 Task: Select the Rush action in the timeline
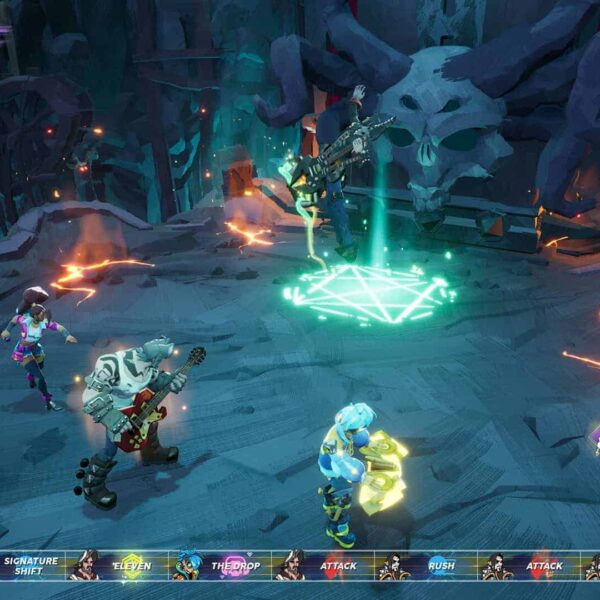[x=441, y=566]
